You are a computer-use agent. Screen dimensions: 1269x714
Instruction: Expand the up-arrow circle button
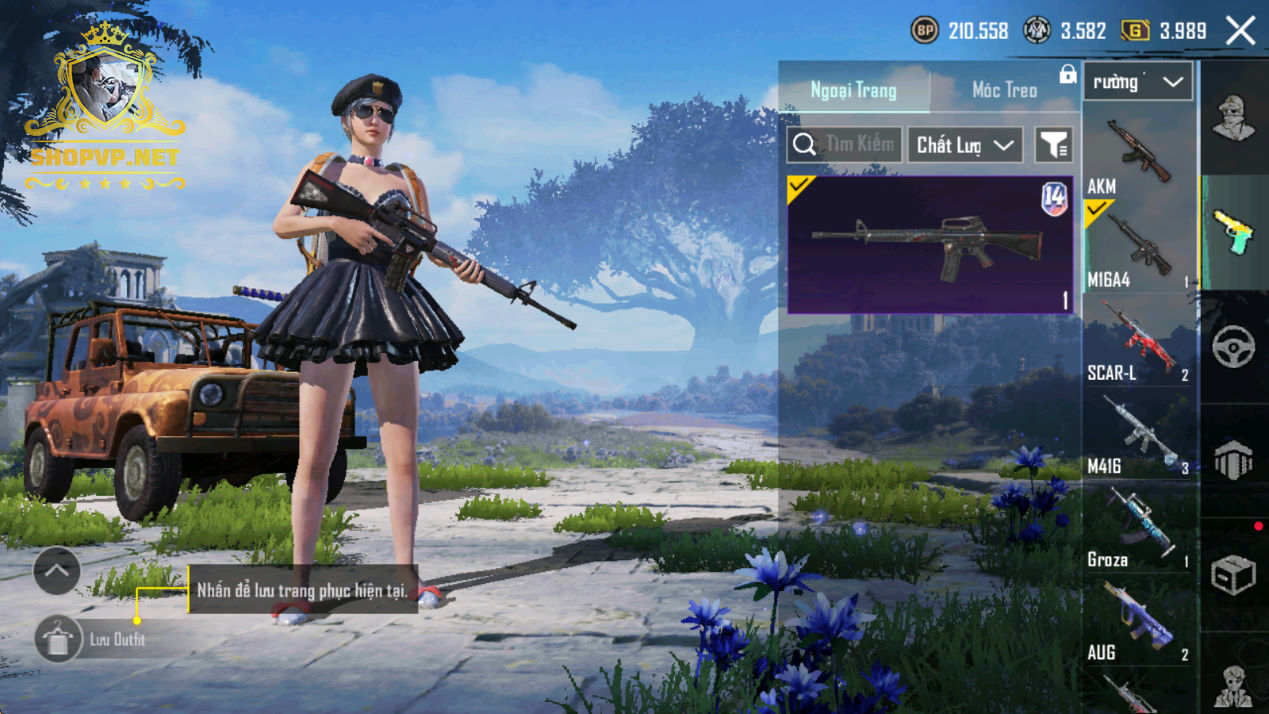[x=57, y=572]
